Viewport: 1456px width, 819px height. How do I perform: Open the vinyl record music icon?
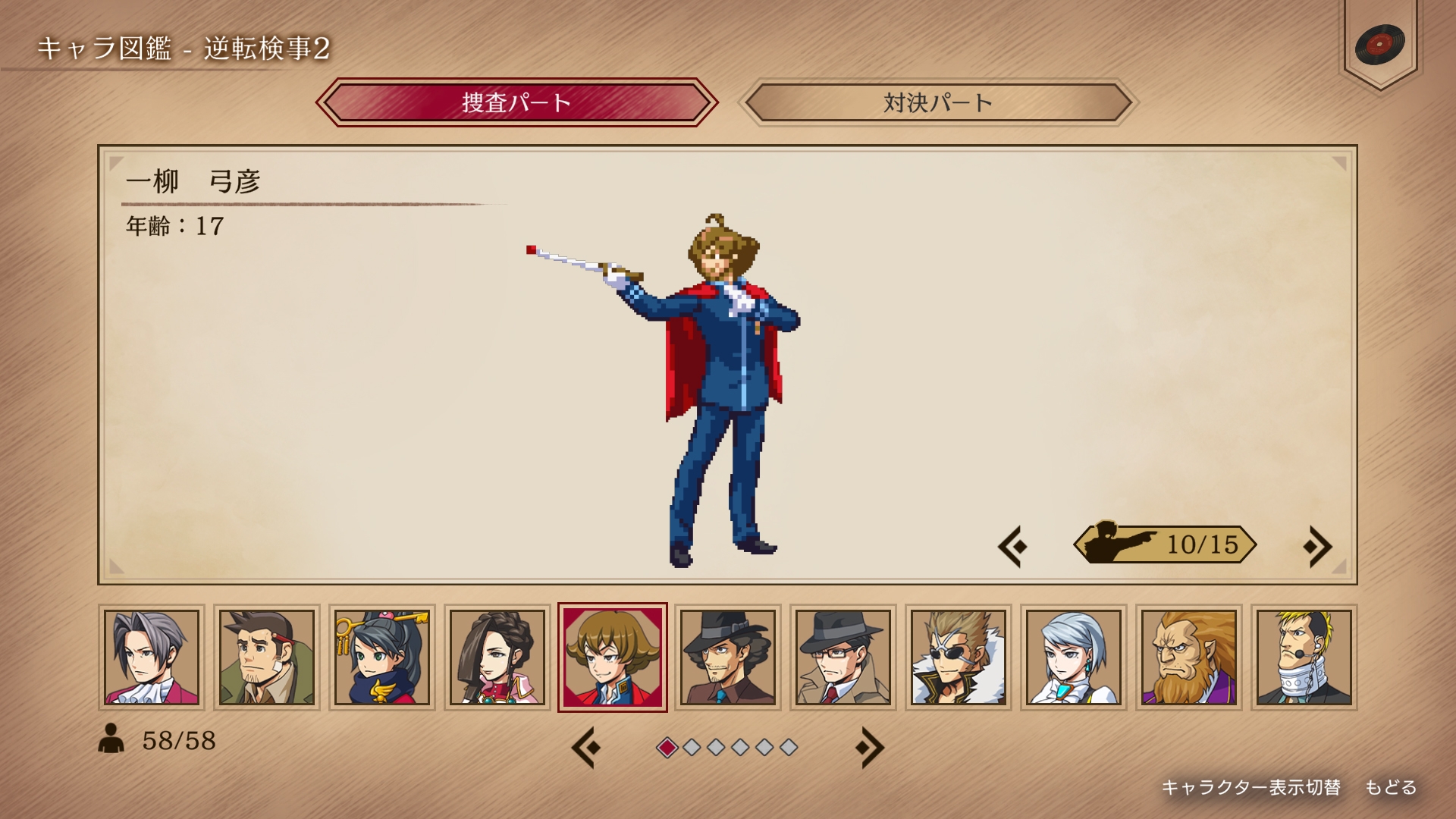[1379, 44]
